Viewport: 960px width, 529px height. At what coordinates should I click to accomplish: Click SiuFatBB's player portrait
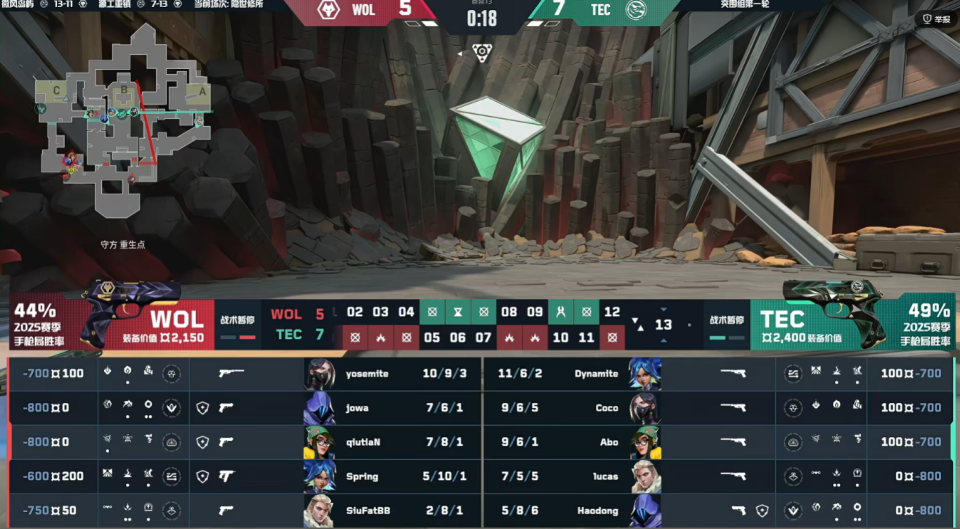pyautogui.click(x=320, y=510)
